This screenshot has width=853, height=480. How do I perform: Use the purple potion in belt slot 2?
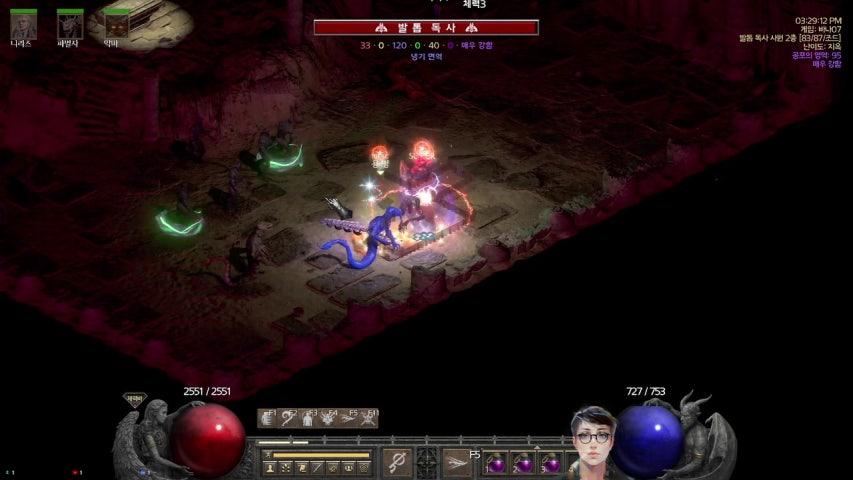coord(524,464)
